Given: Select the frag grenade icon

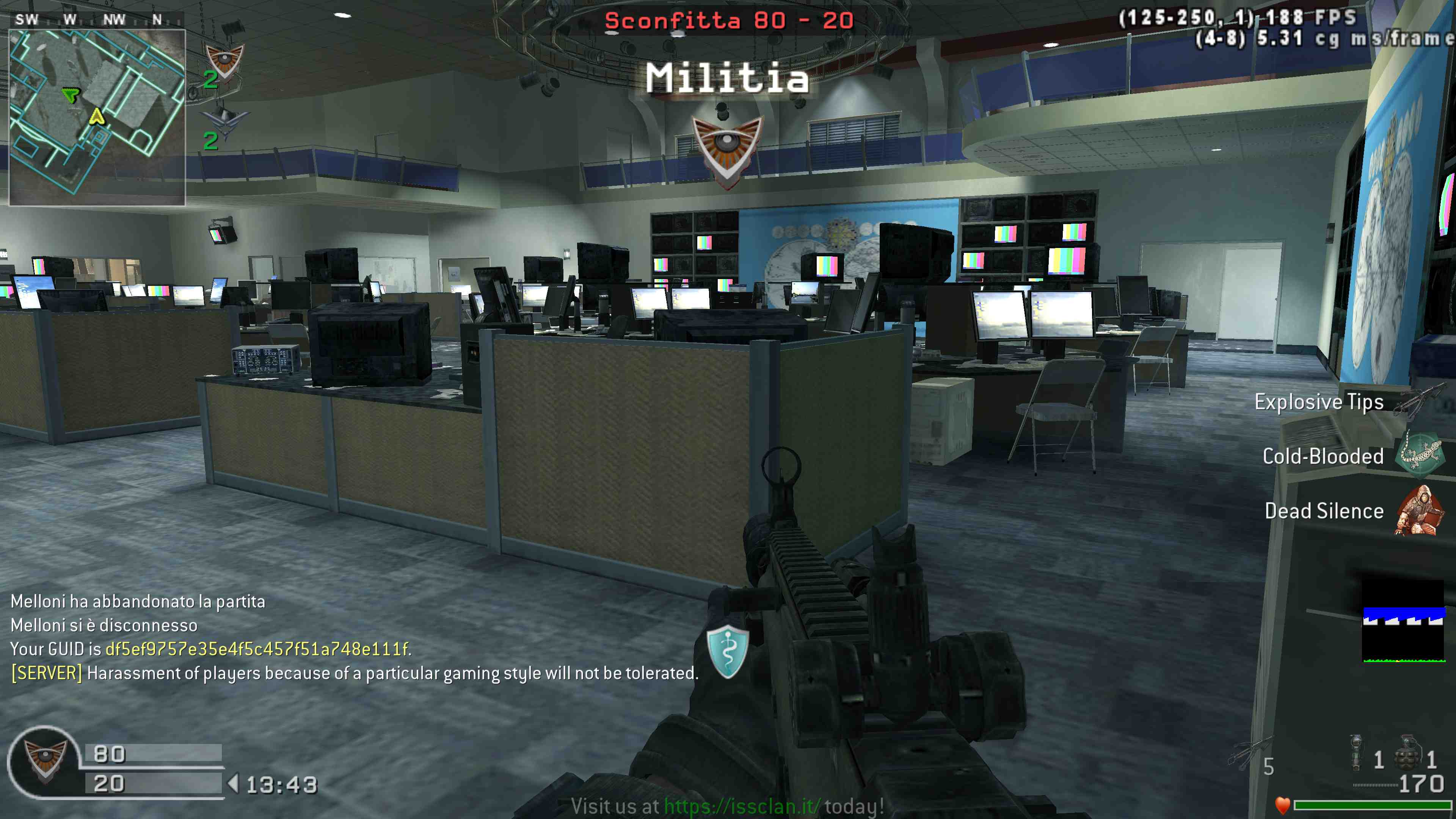Looking at the screenshot, I should [1407, 753].
